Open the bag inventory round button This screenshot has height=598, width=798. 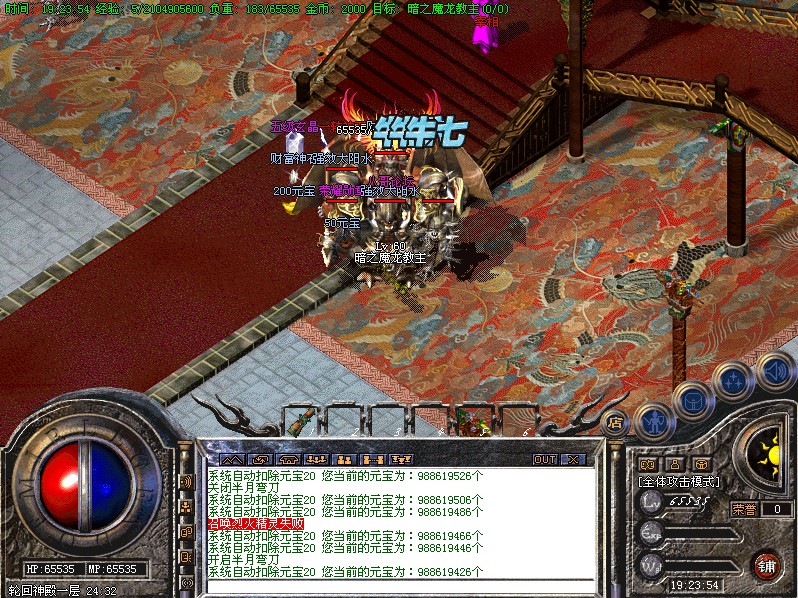pos(693,401)
